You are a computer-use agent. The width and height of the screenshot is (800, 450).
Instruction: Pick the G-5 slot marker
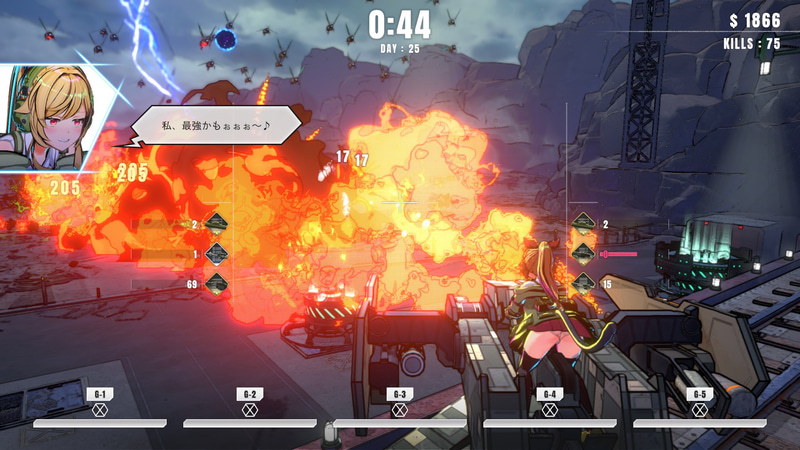699,409
